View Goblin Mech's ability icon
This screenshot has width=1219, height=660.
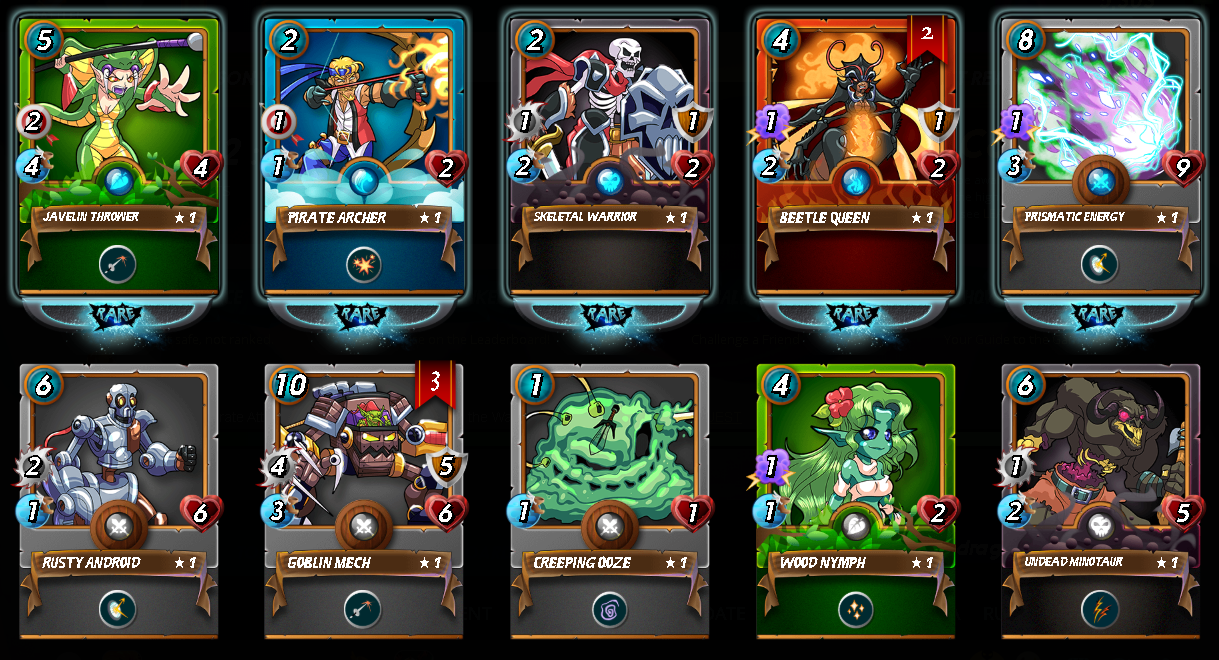[364, 609]
